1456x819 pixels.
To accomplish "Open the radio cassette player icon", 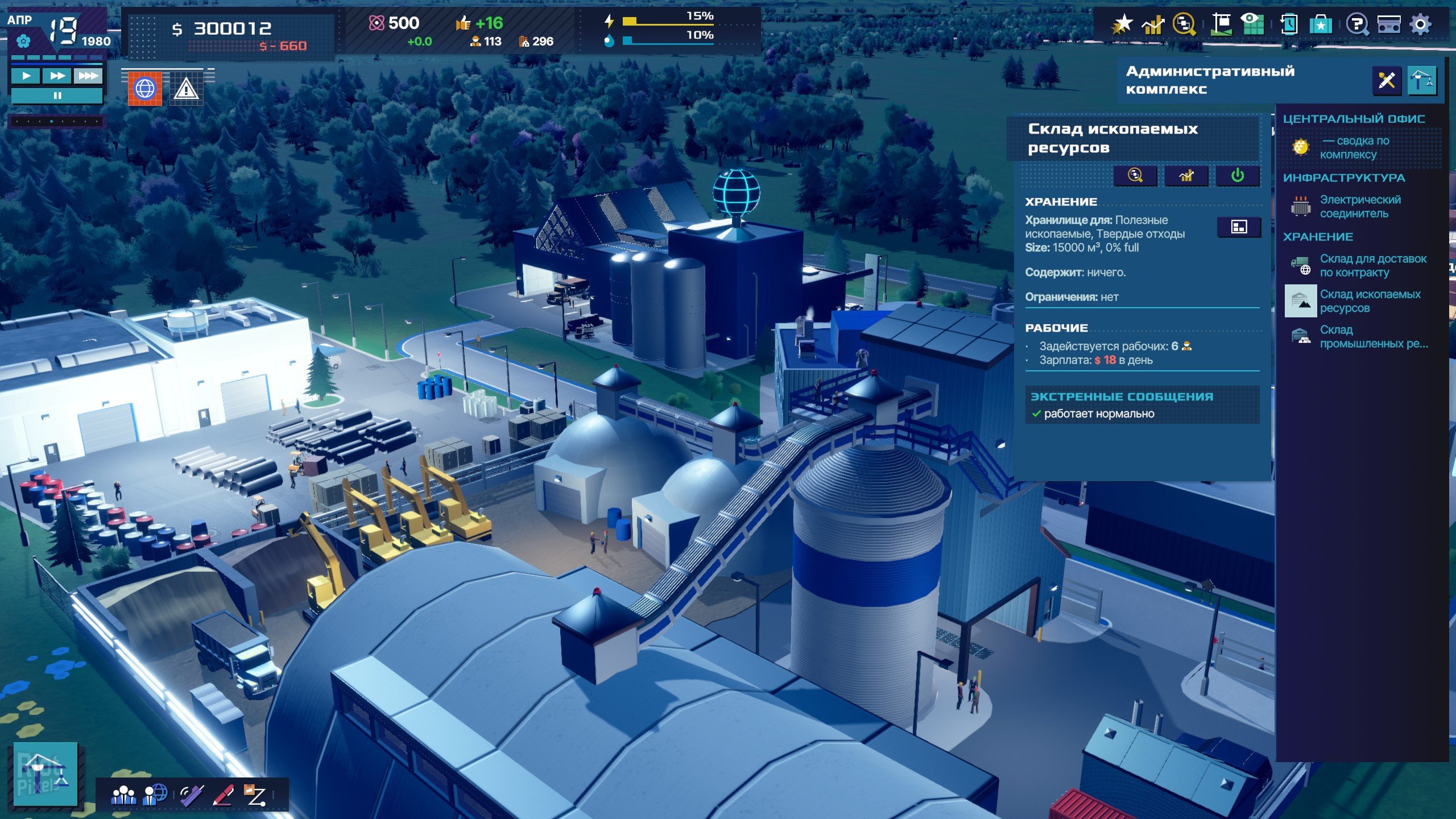I will (x=1388, y=24).
